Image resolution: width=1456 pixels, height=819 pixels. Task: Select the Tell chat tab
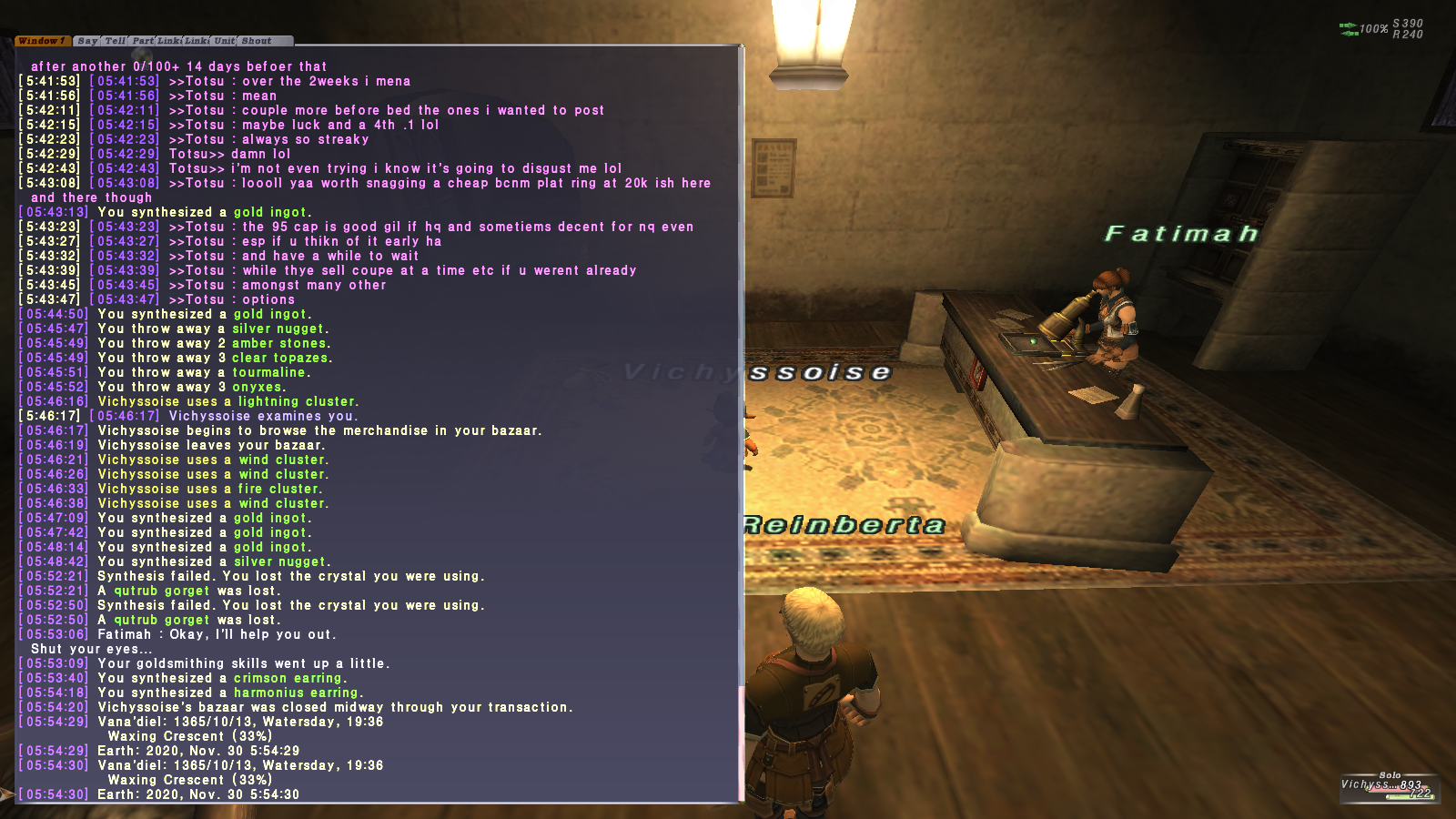(x=115, y=41)
